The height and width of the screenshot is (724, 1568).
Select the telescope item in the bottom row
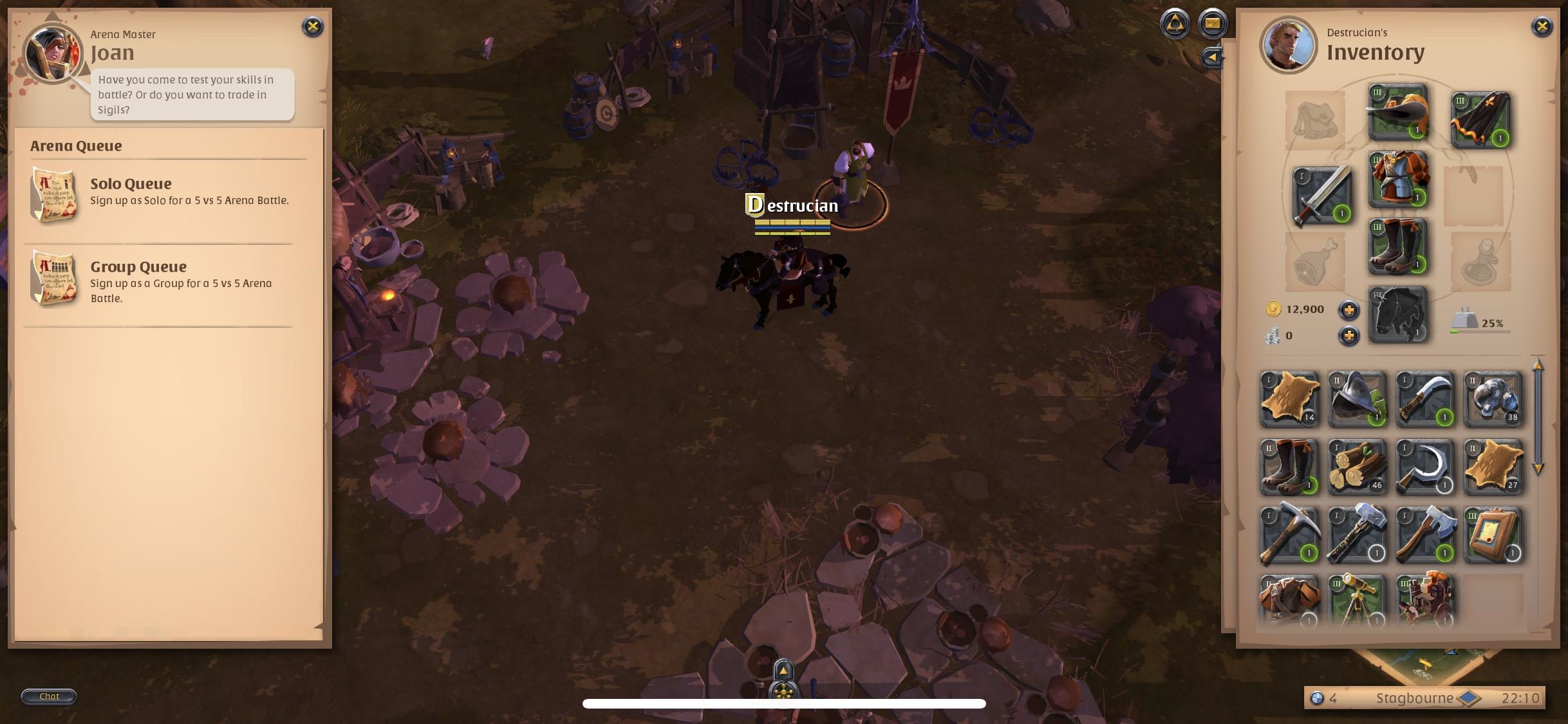1358,600
